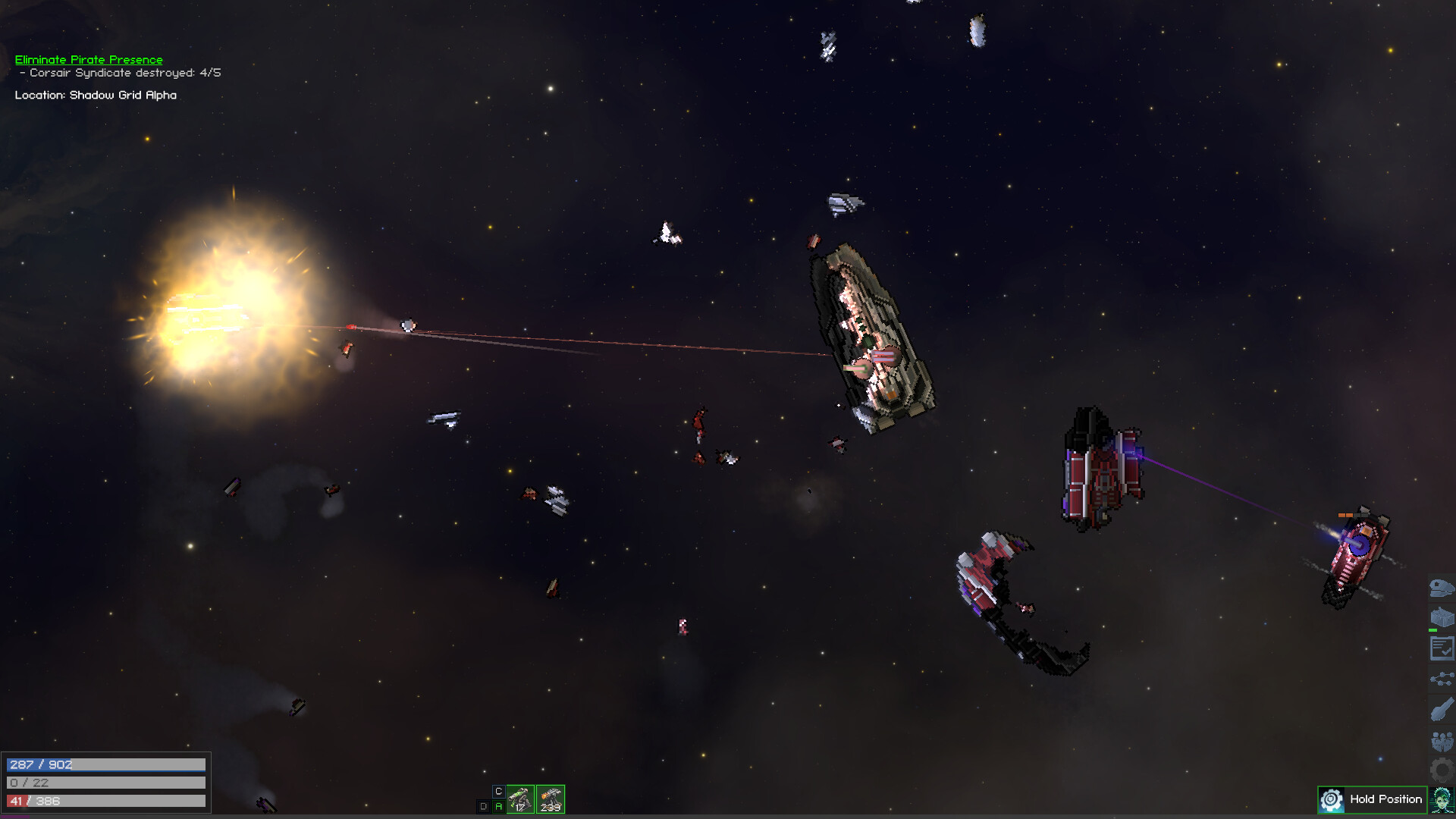Select the flamethrower weapon showing 239 ammo
This screenshot has height=819, width=1456.
click(551, 799)
